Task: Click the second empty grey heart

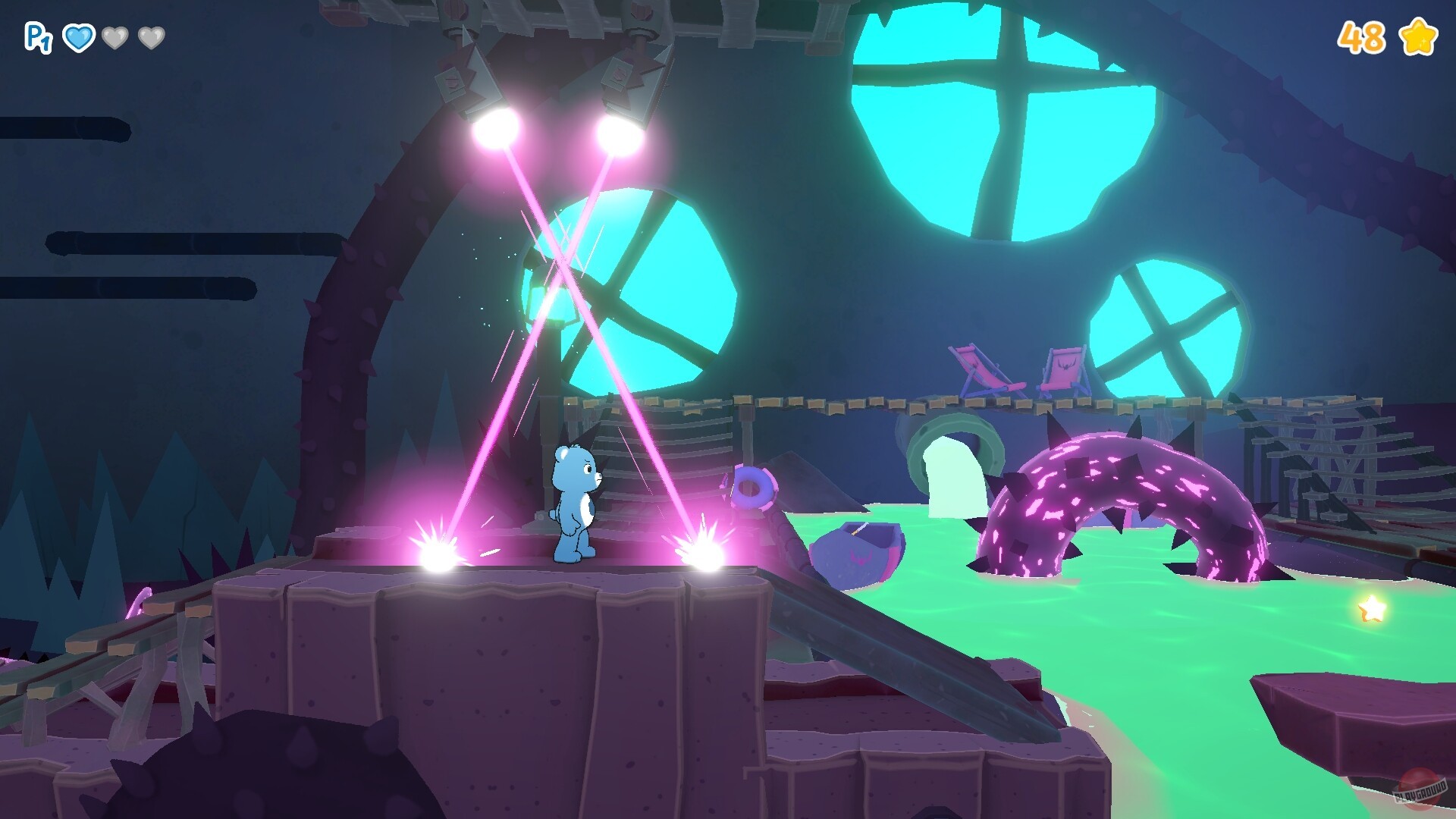Action: (x=150, y=36)
